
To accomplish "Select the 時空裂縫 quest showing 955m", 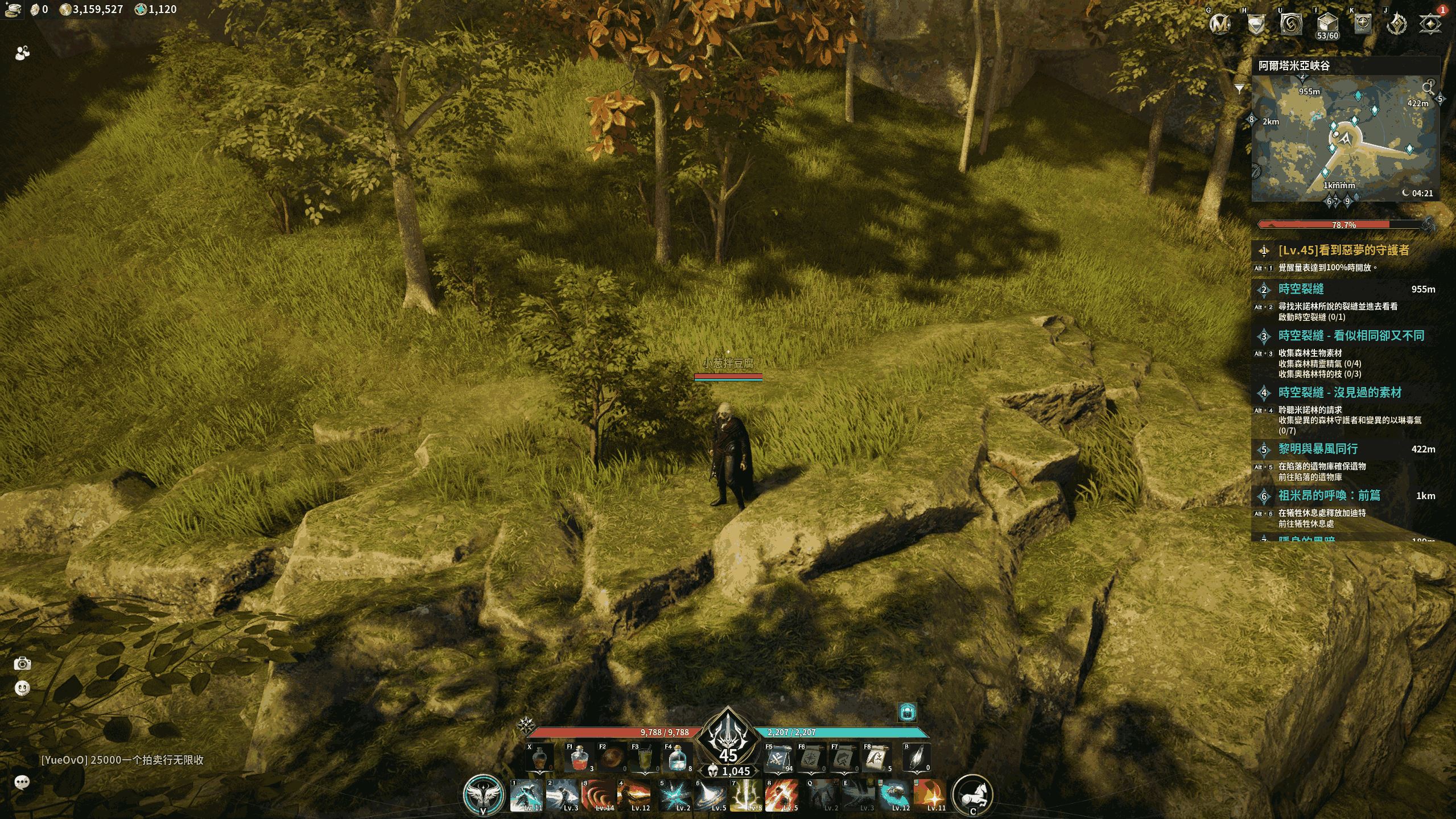I will pos(1301,289).
